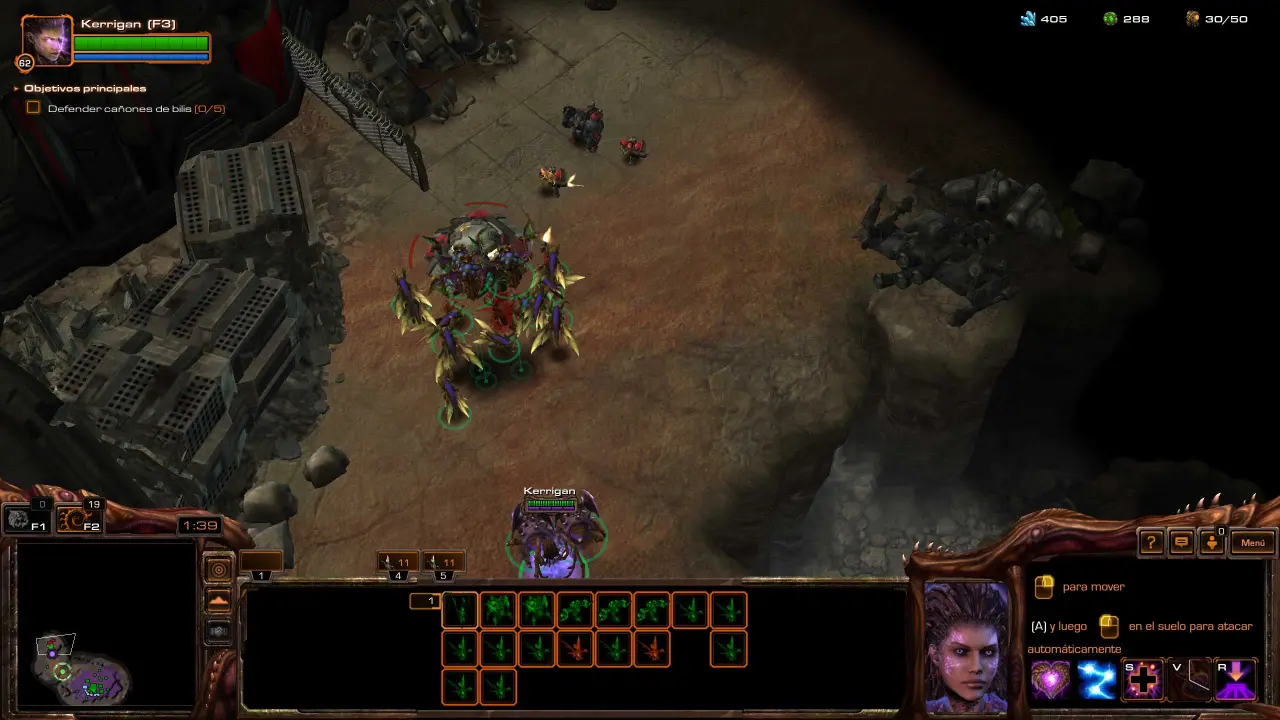Image resolution: width=1280 pixels, height=720 pixels.
Task: Activate the blue chain lightning ability
Action: 1096,680
